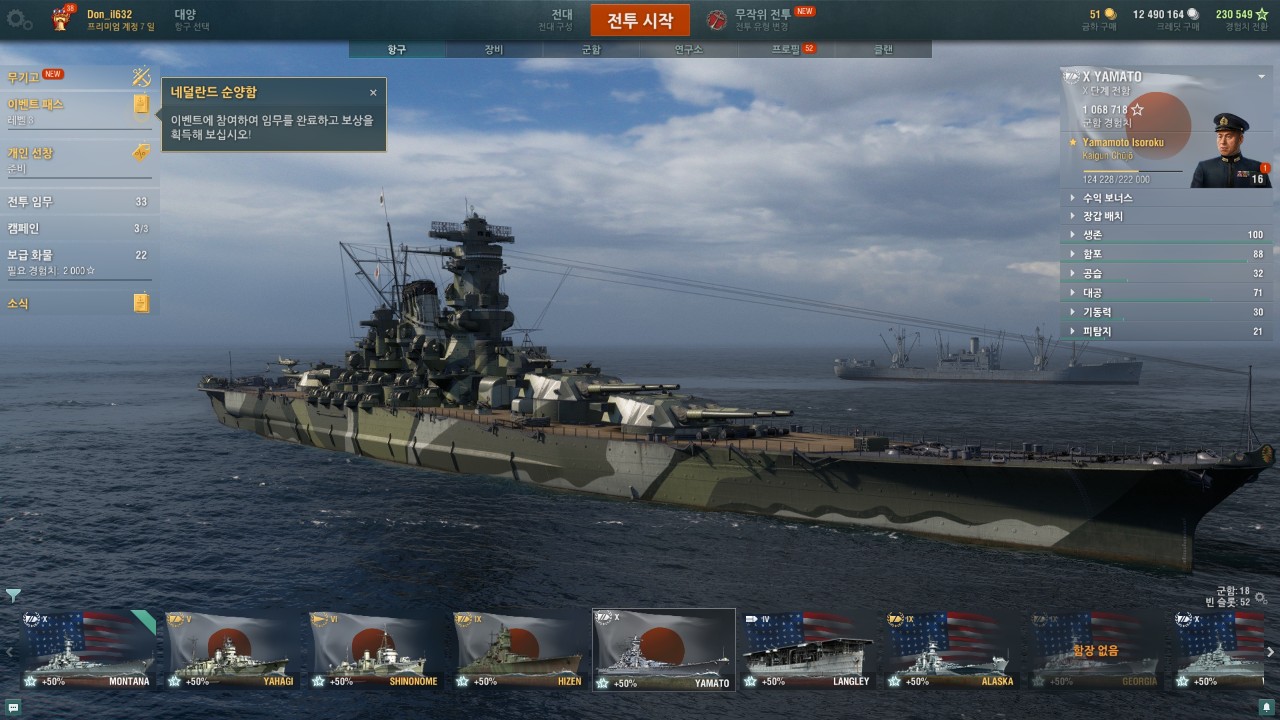Viewport: 1280px width, 720px height.
Task: Open commander Yamamoto Isoroku portrait
Action: 1230,150
